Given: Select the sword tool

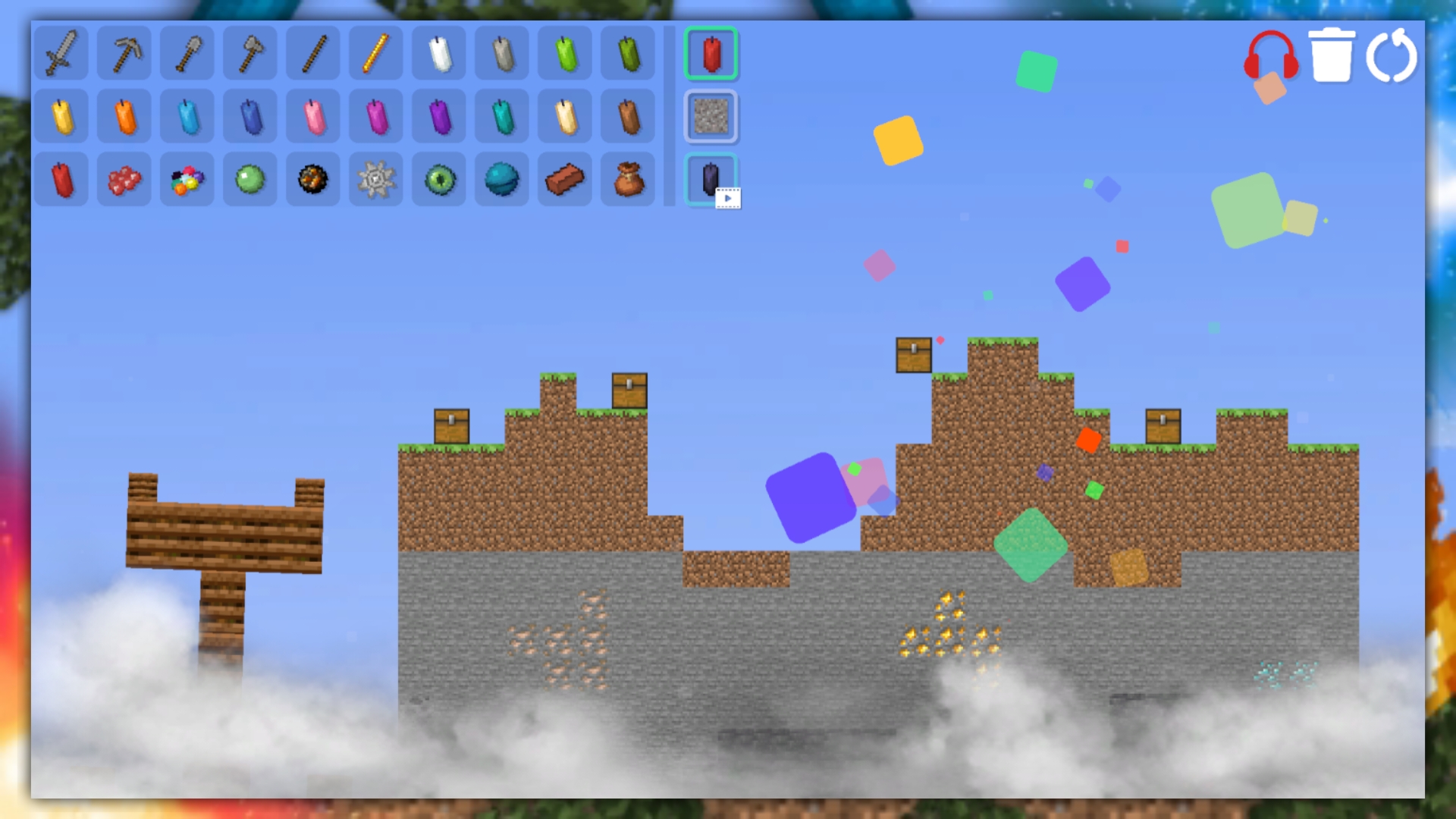Looking at the screenshot, I should pyautogui.click(x=61, y=53).
